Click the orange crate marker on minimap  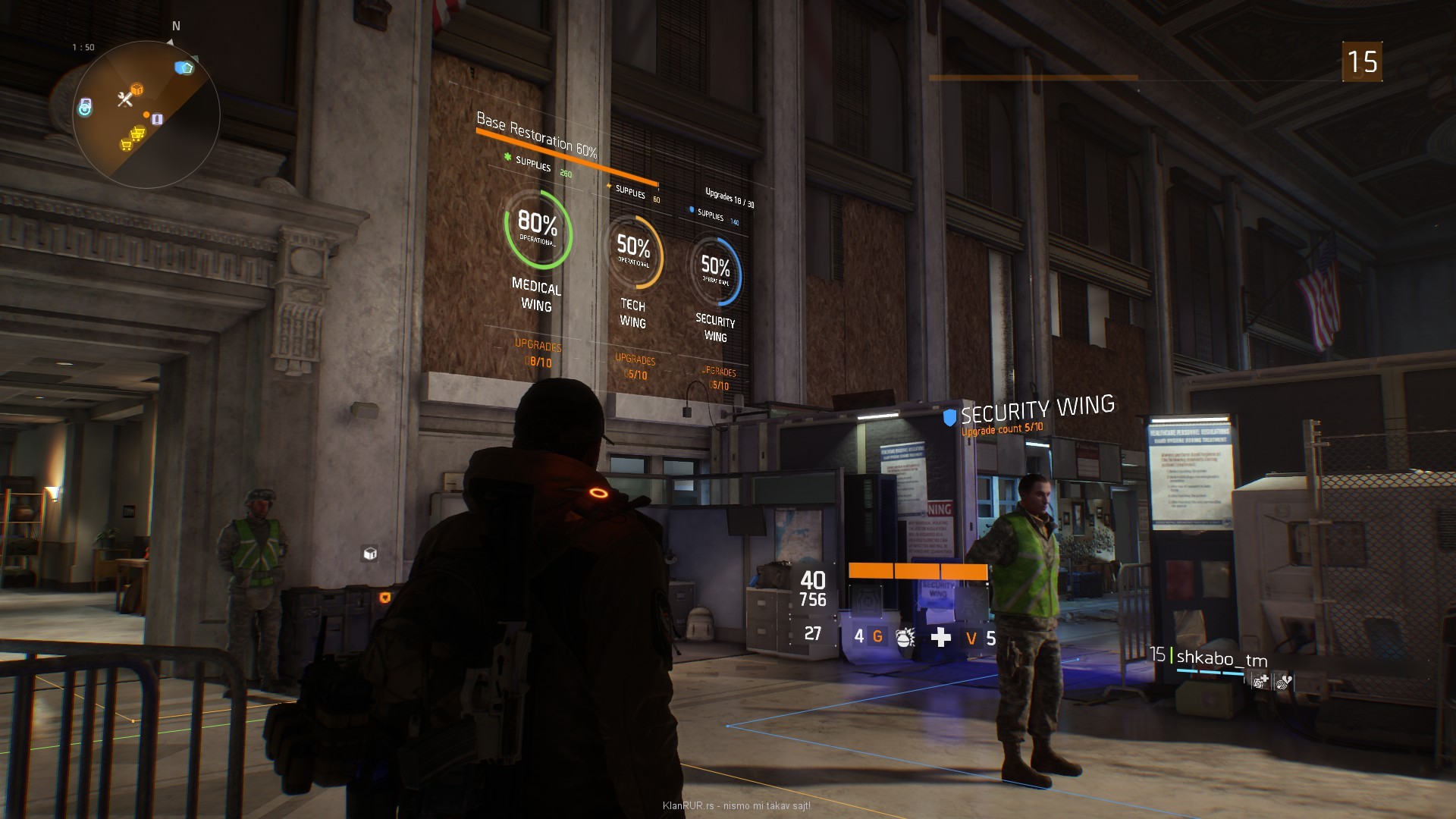pyautogui.click(x=137, y=89)
